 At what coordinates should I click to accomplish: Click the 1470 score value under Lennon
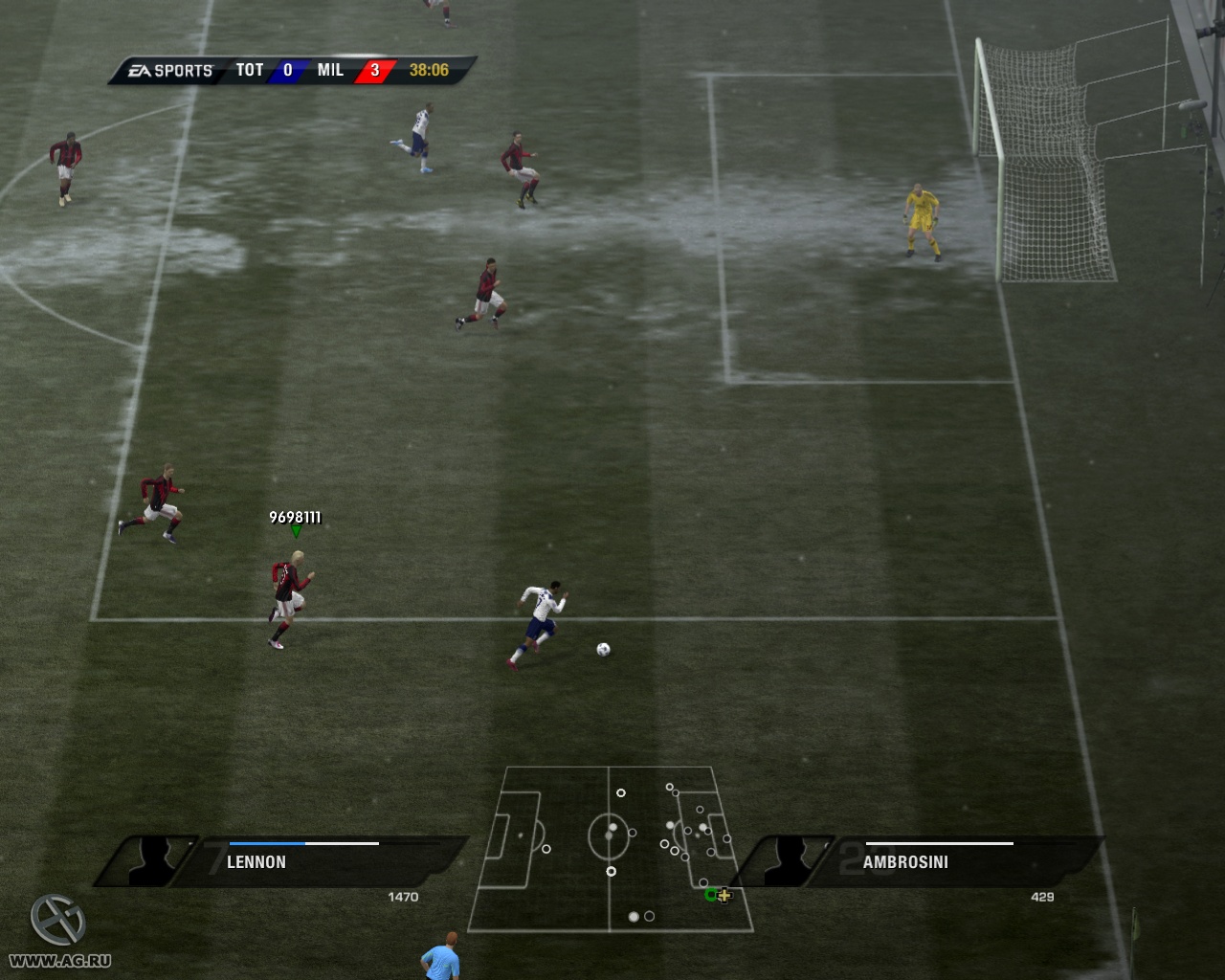pyautogui.click(x=405, y=897)
